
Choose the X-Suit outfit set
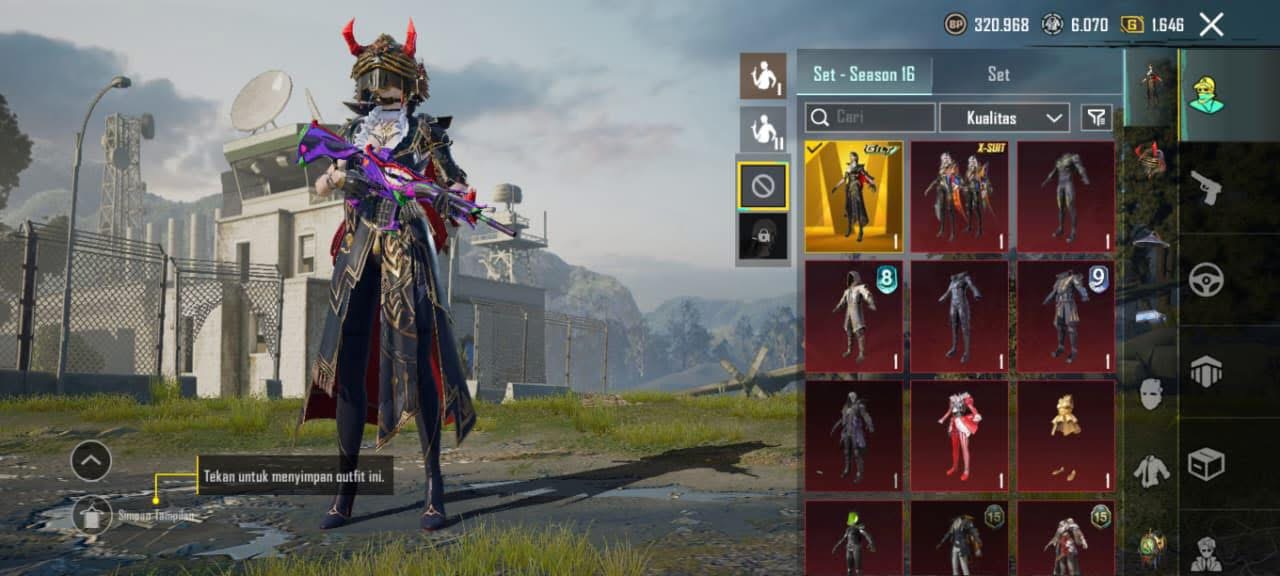[960, 196]
